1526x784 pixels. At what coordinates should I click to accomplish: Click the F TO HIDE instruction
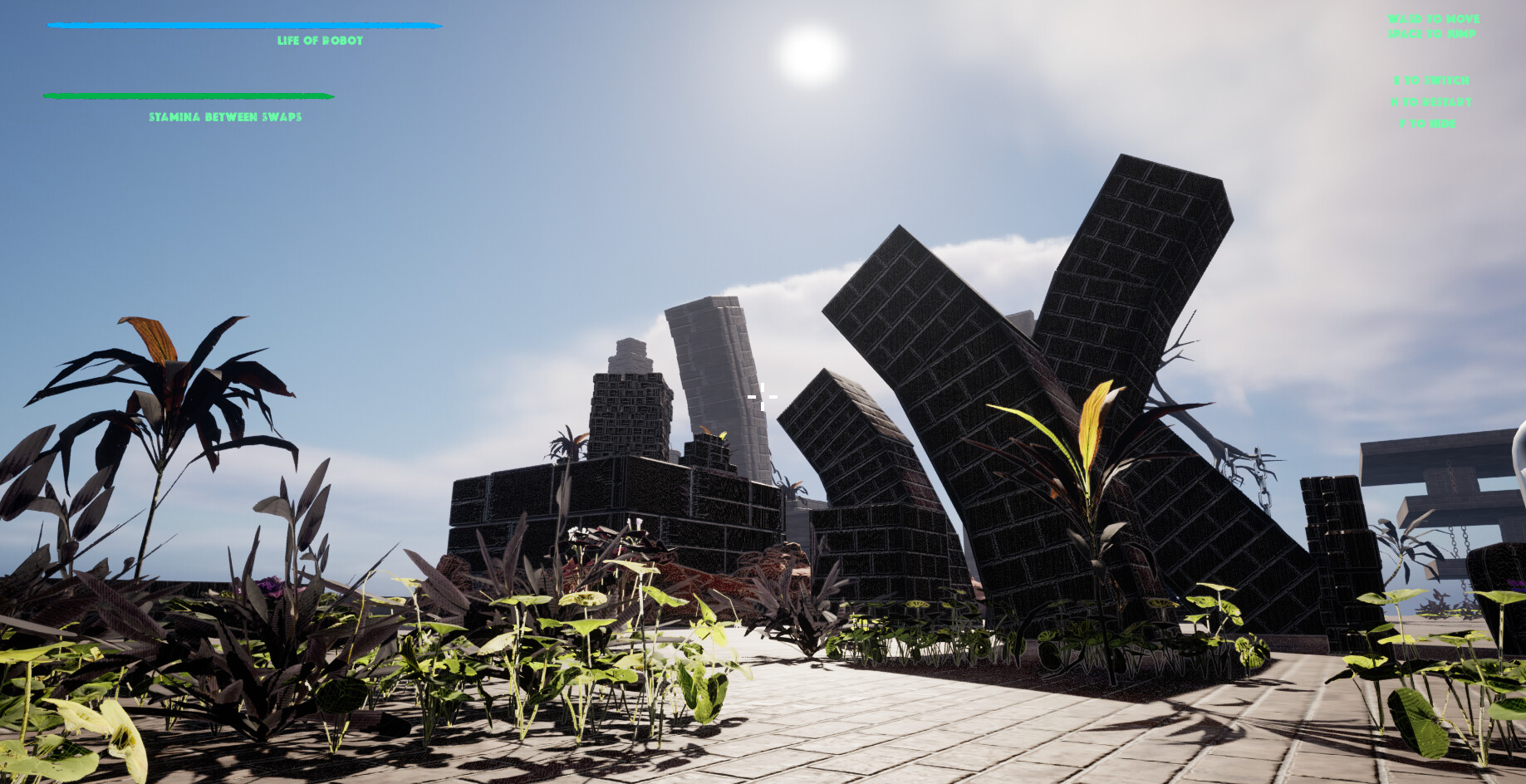(x=1427, y=122)
